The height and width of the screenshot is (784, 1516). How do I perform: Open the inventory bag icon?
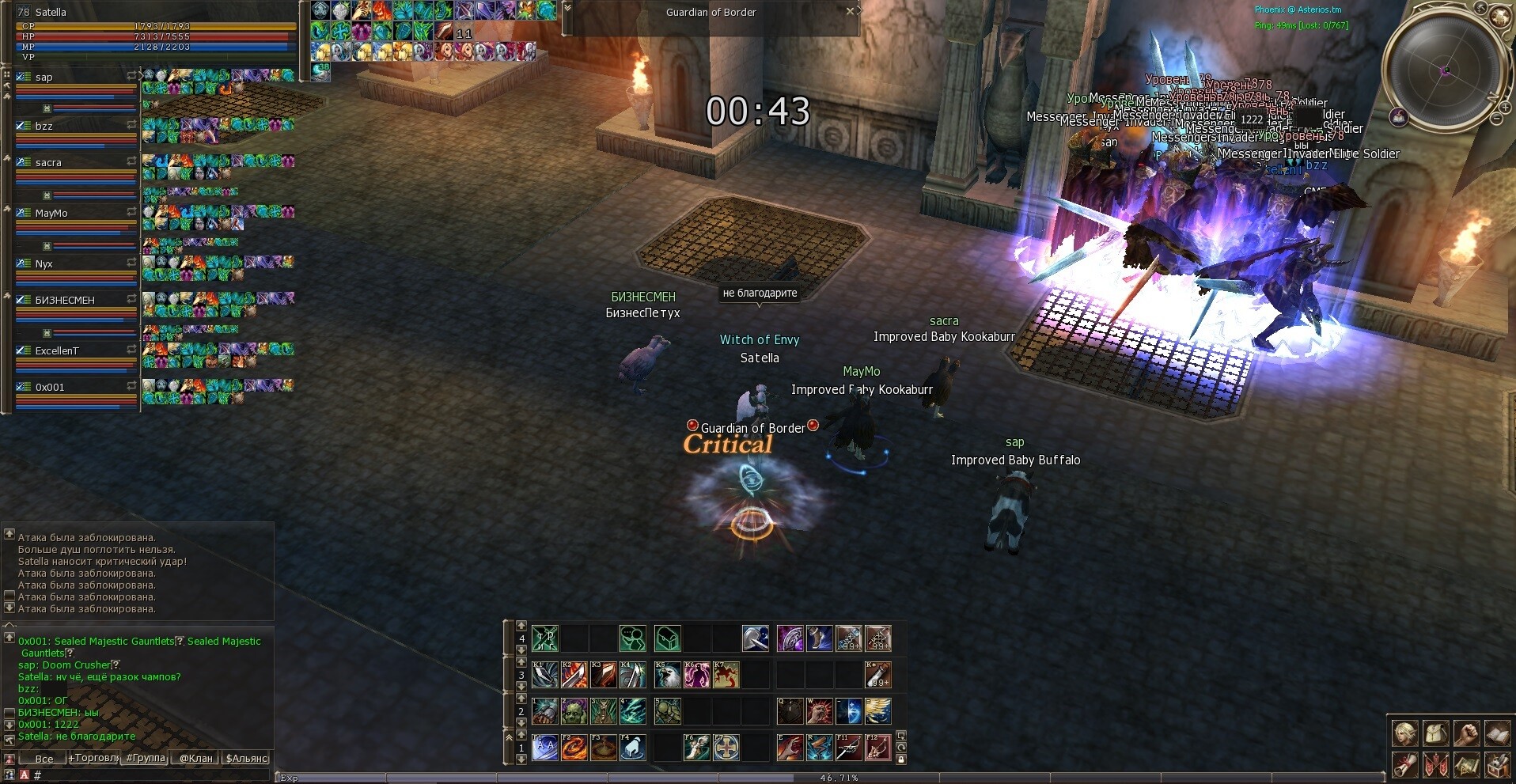[1435, 734]
